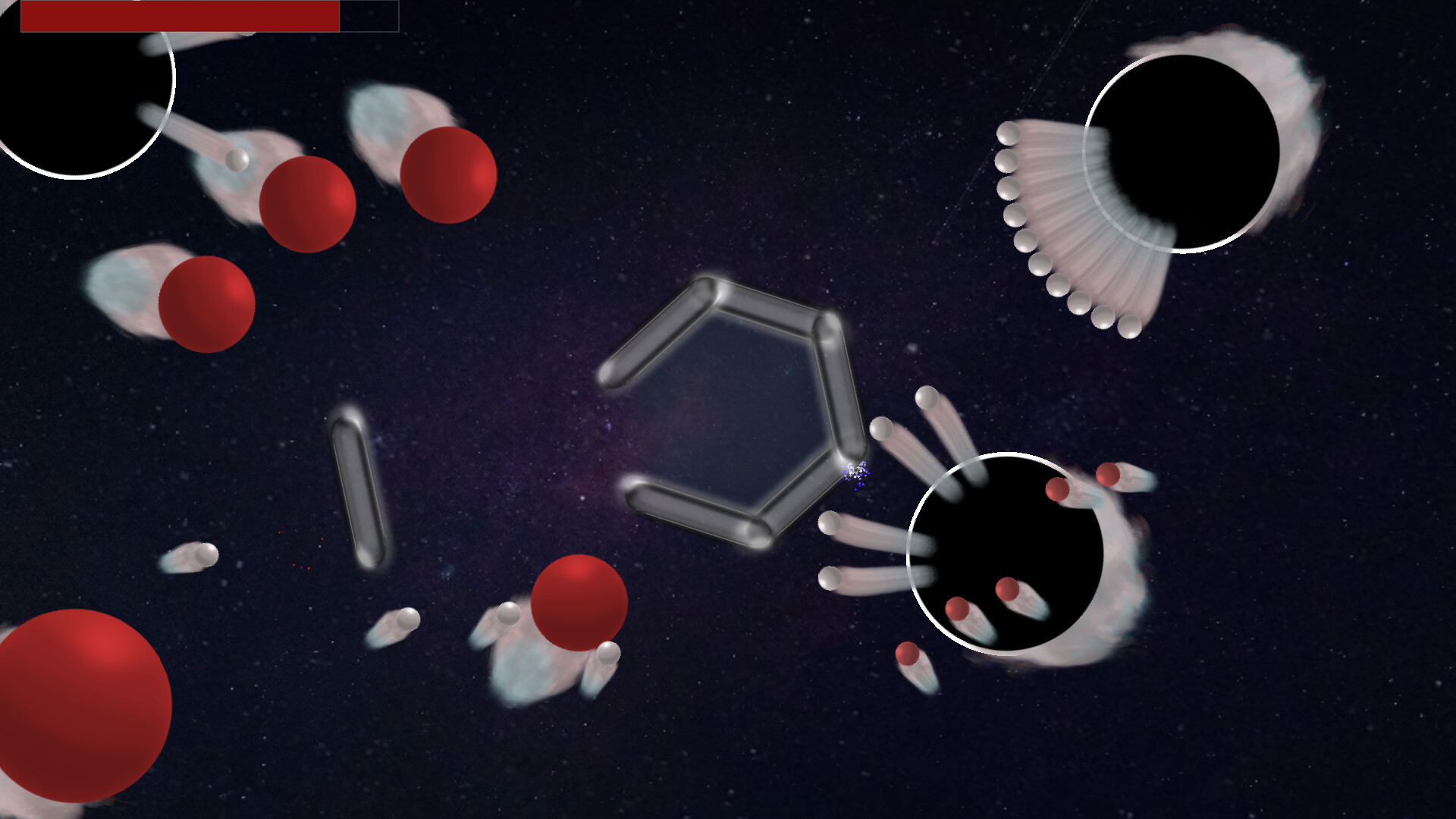Click the empty segment of the top progress bar
This screenshot has height=819, width=1456.
pos(368,17)
